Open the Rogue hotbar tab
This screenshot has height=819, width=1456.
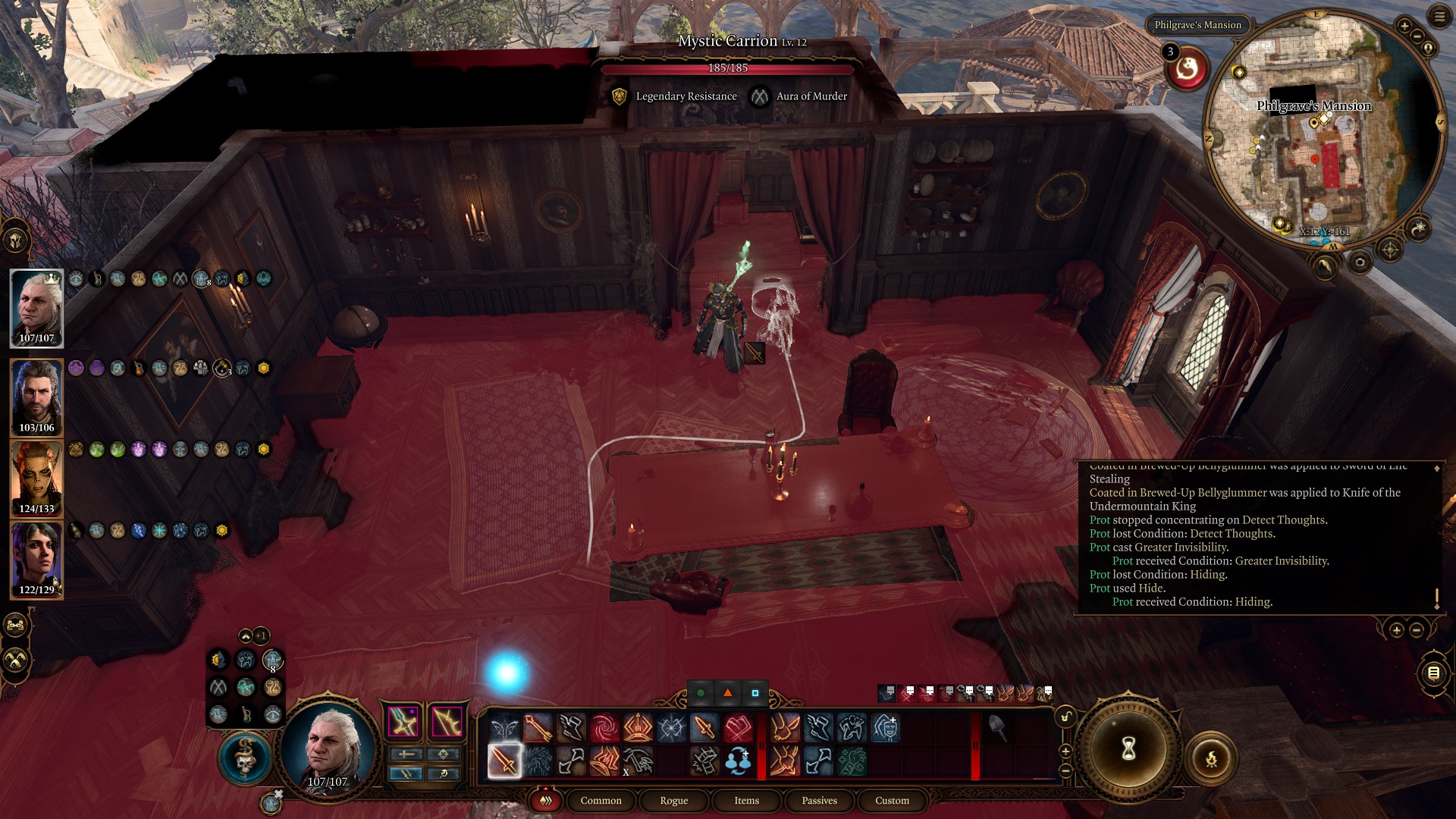673,800
